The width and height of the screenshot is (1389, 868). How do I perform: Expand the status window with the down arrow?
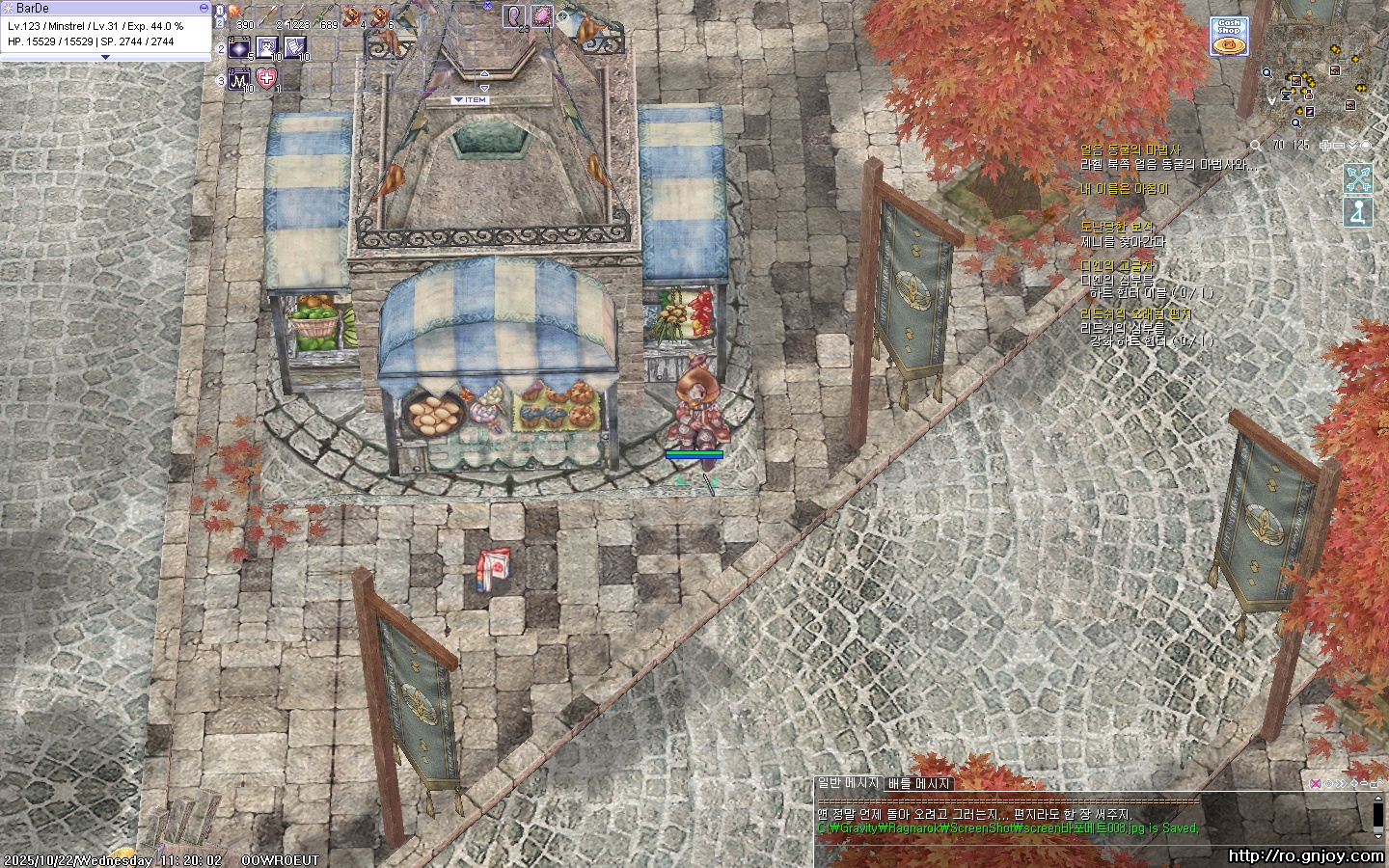pos(105,57)
